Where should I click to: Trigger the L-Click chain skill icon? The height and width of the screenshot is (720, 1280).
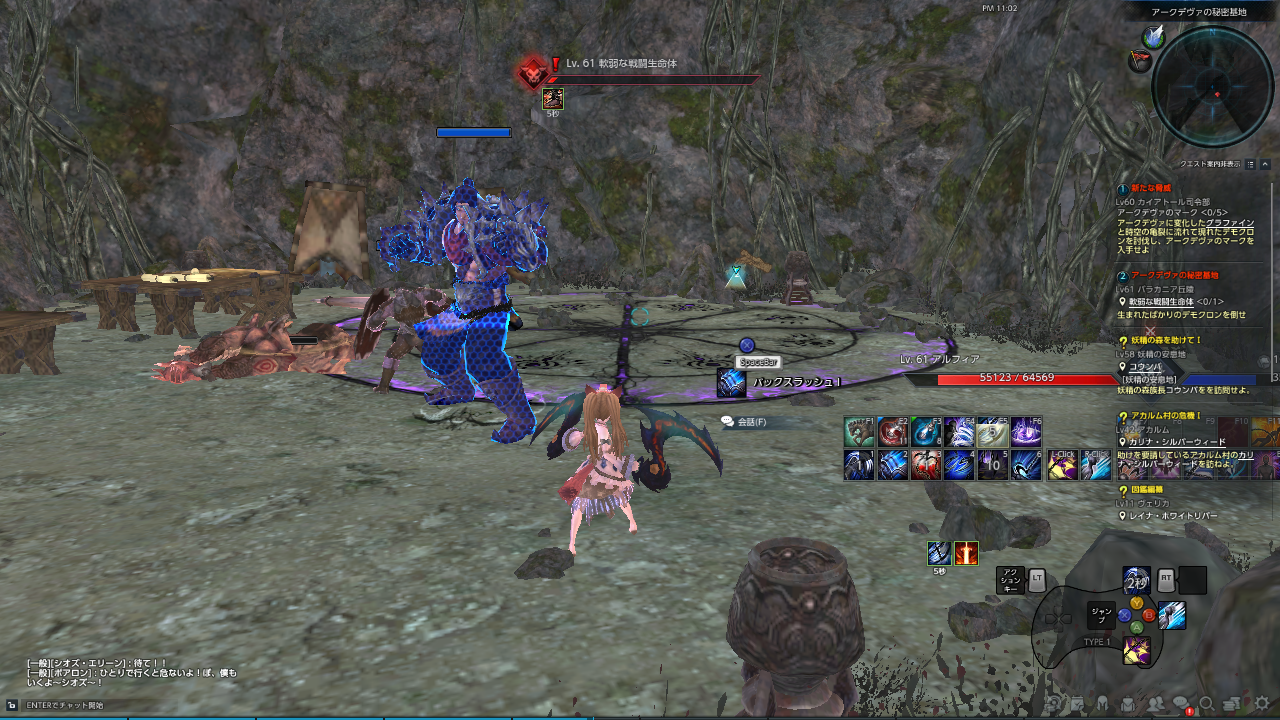1062,465
